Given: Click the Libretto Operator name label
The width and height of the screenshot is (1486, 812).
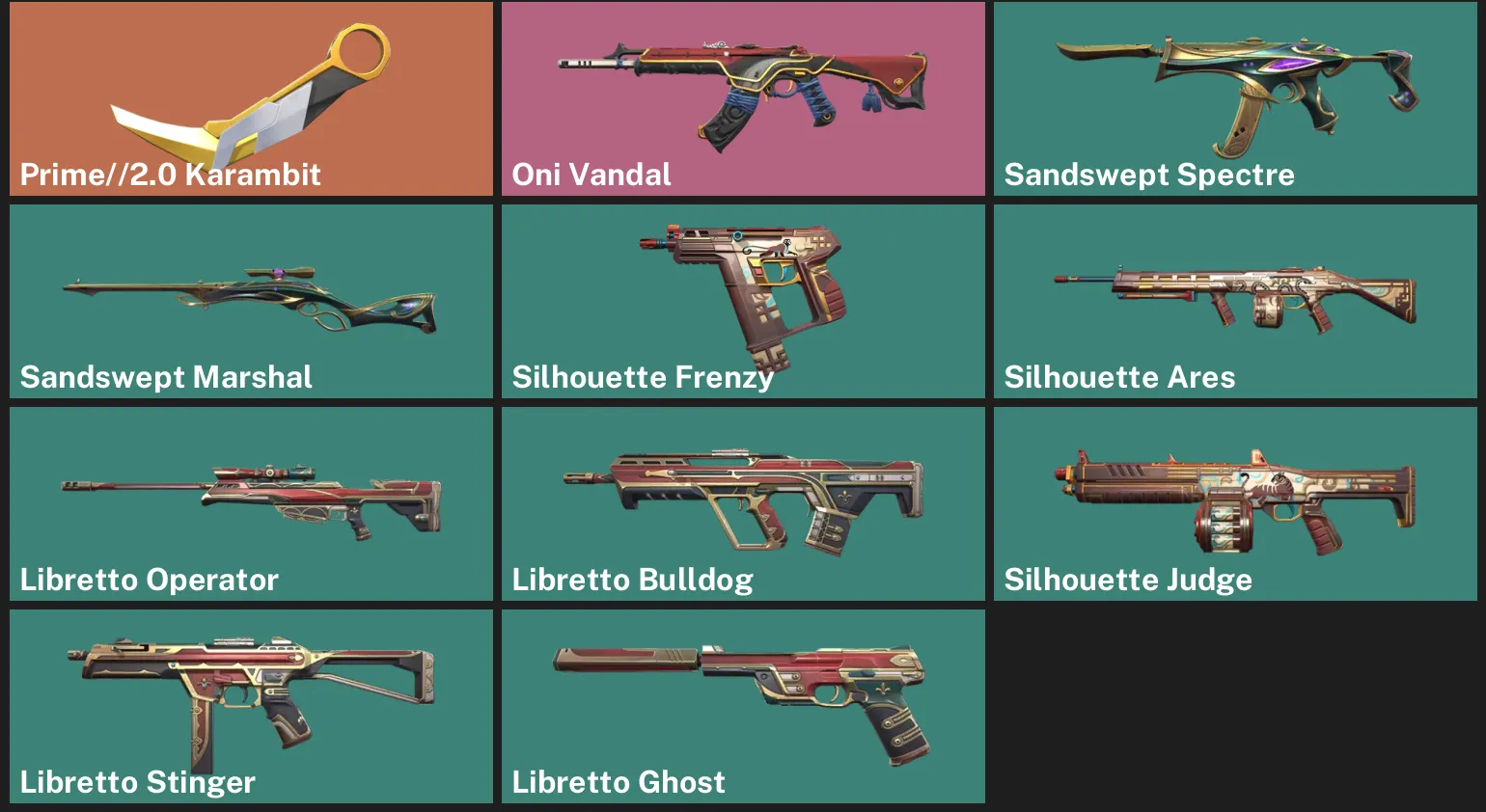Looking at the screenshot, I should 149,580.
